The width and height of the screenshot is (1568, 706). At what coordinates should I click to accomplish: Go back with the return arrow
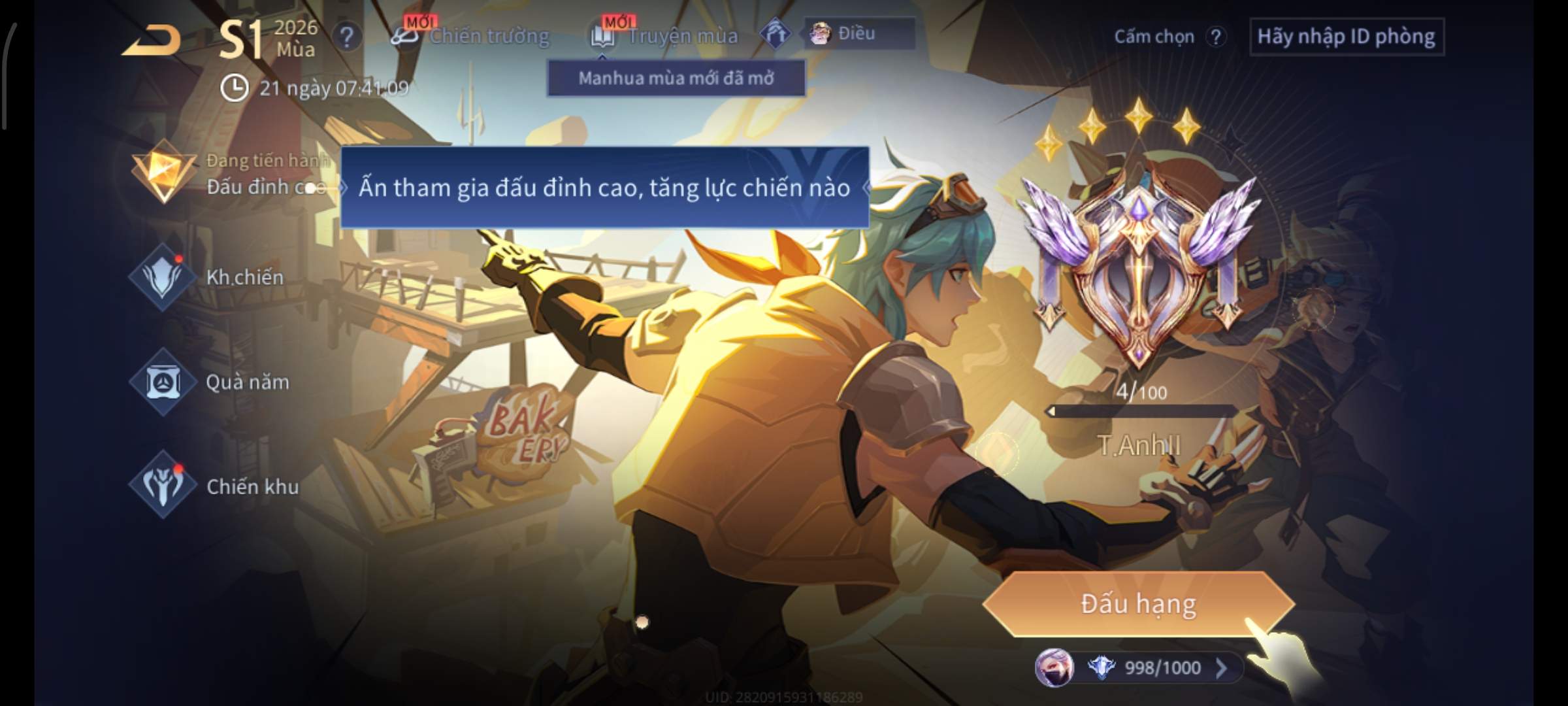(152, 41)
